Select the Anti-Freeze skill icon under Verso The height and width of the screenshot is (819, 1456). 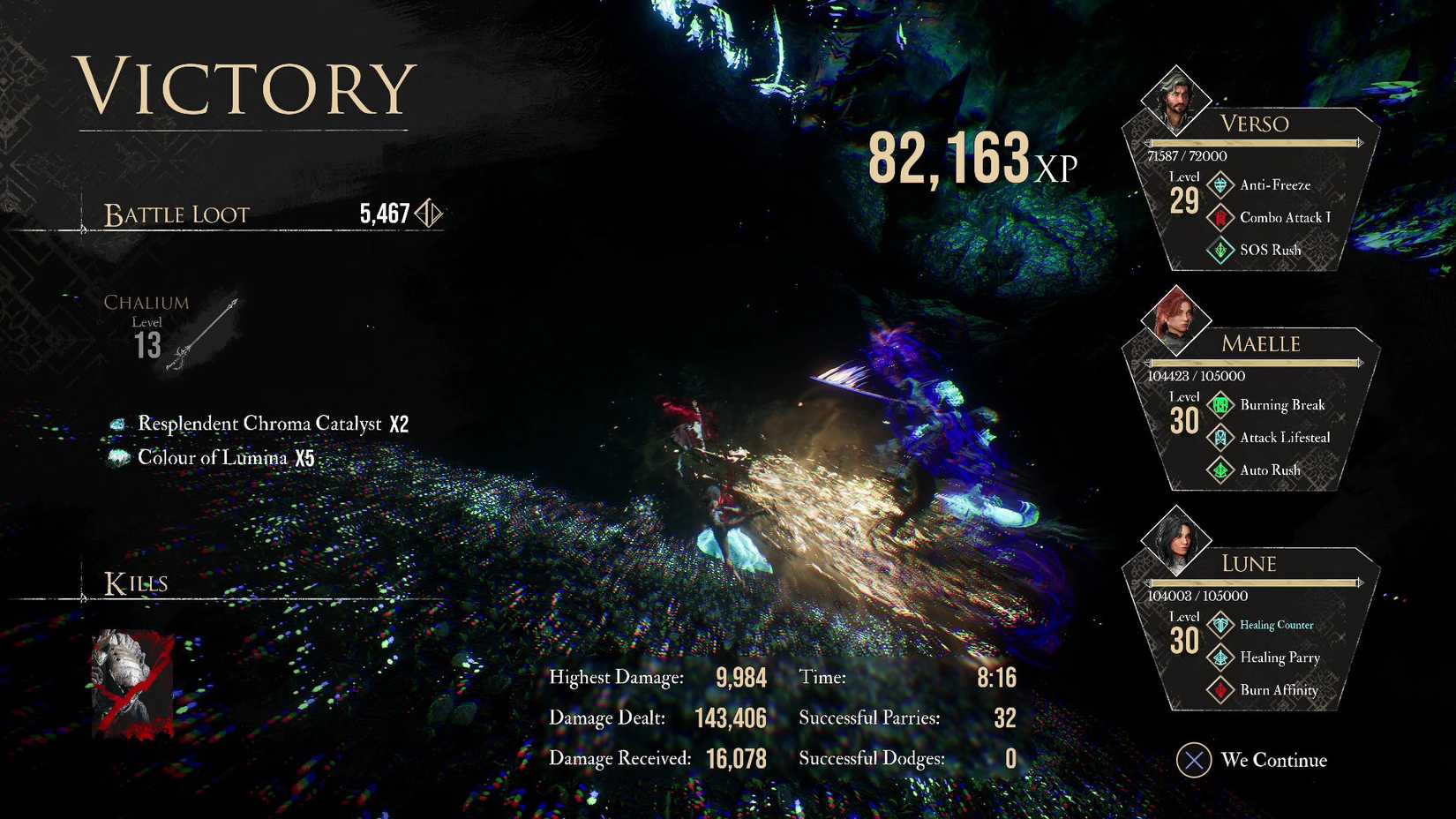1220,184
